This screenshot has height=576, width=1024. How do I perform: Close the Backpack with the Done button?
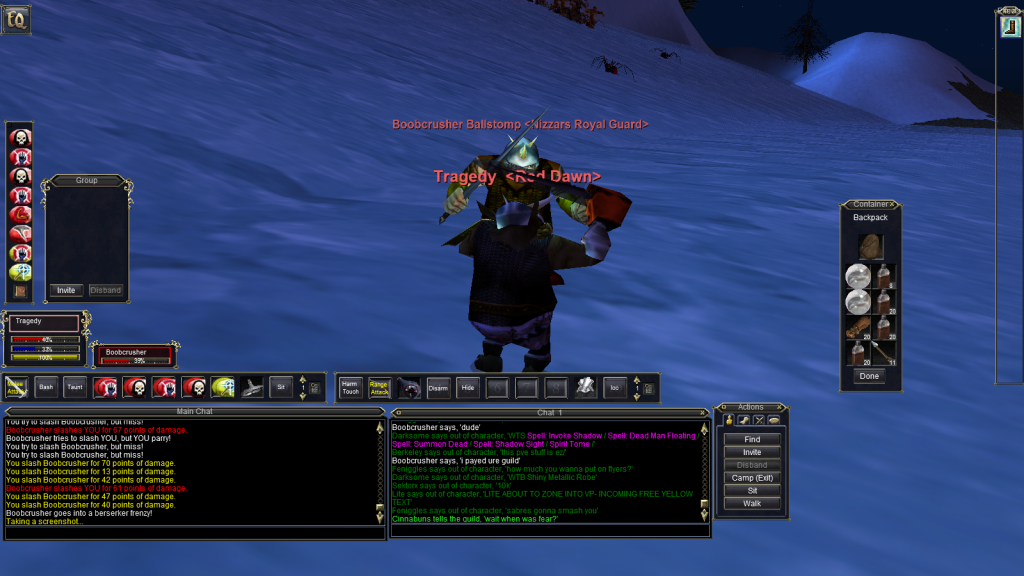[x=869, y=376]
